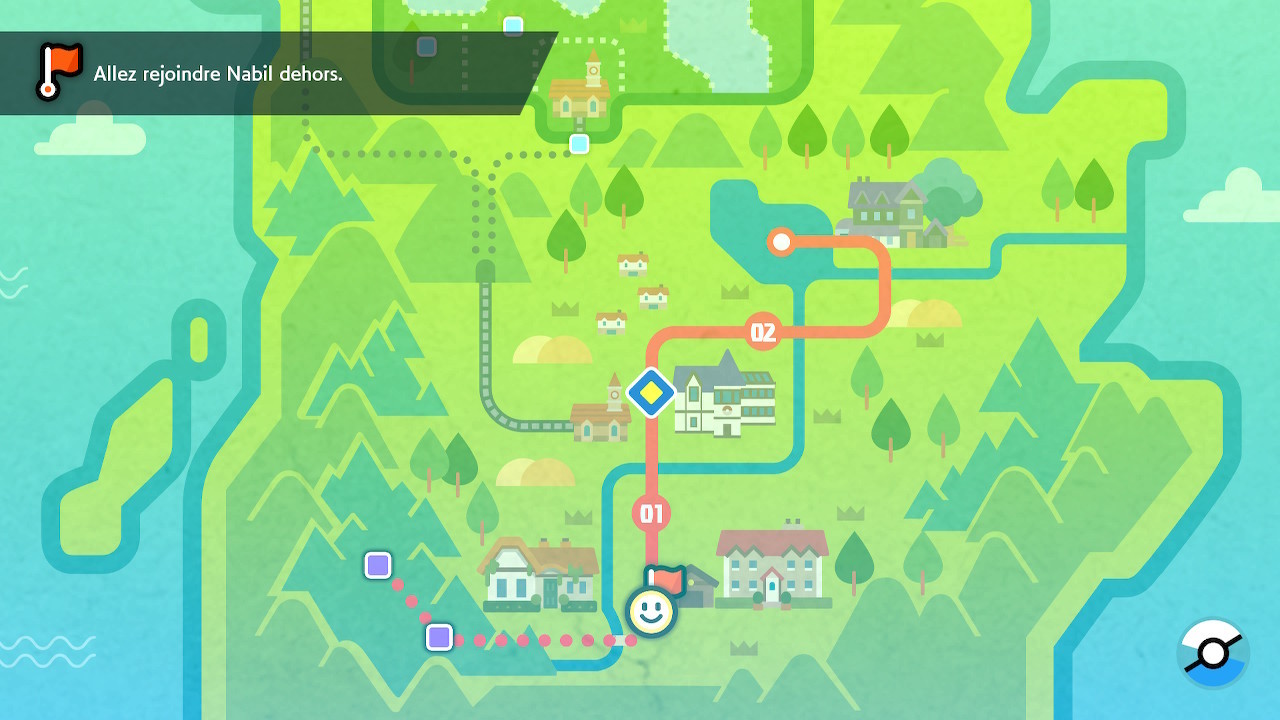The width and height of the screenshot is (1280, 720).
Task: Click the lower purple square tunnel marker
Action: pyautogui.click(x=438, y=637)
